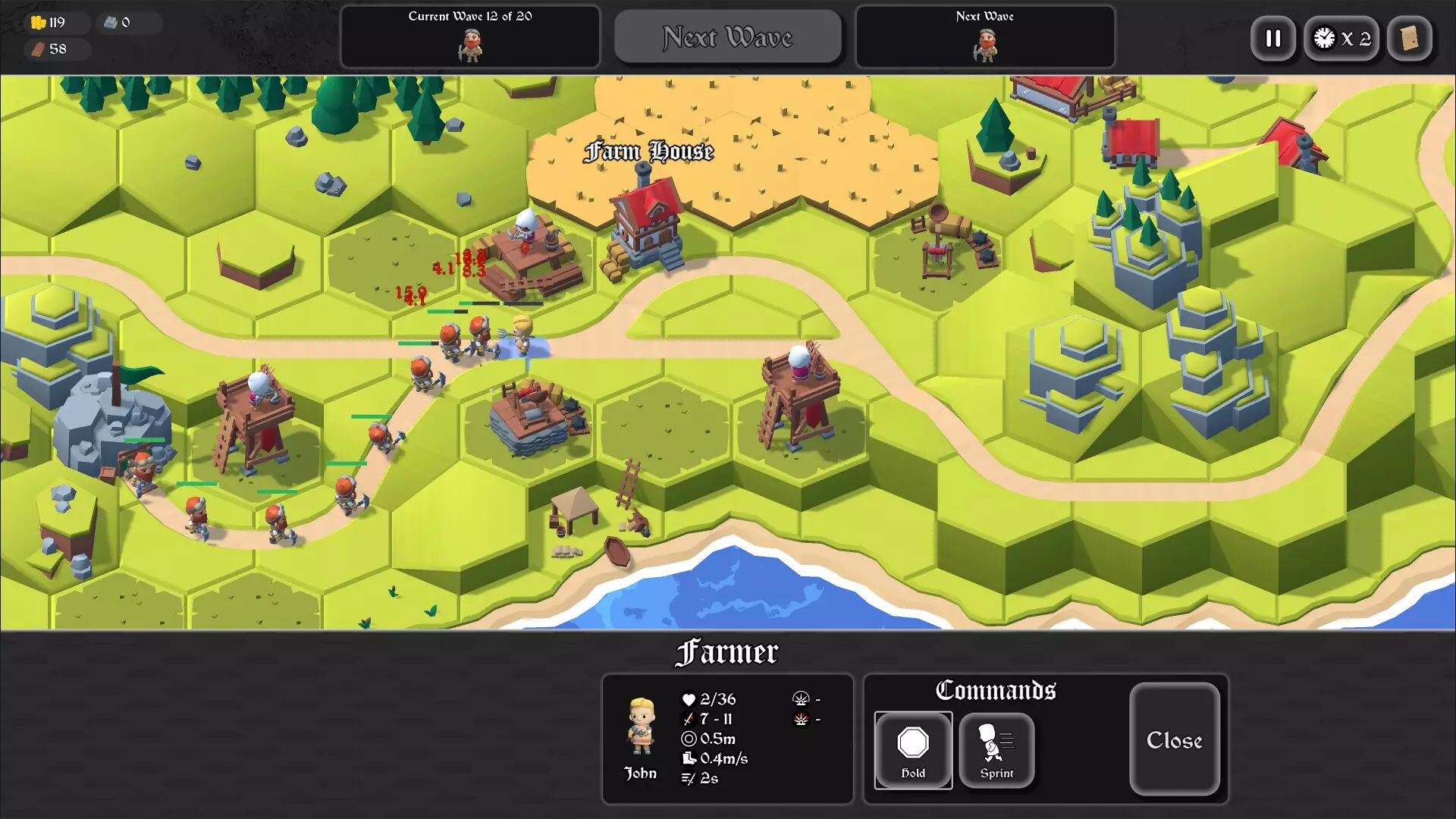Select the Commands panel header
The image size is (1456, 819).
click(995, 690)
